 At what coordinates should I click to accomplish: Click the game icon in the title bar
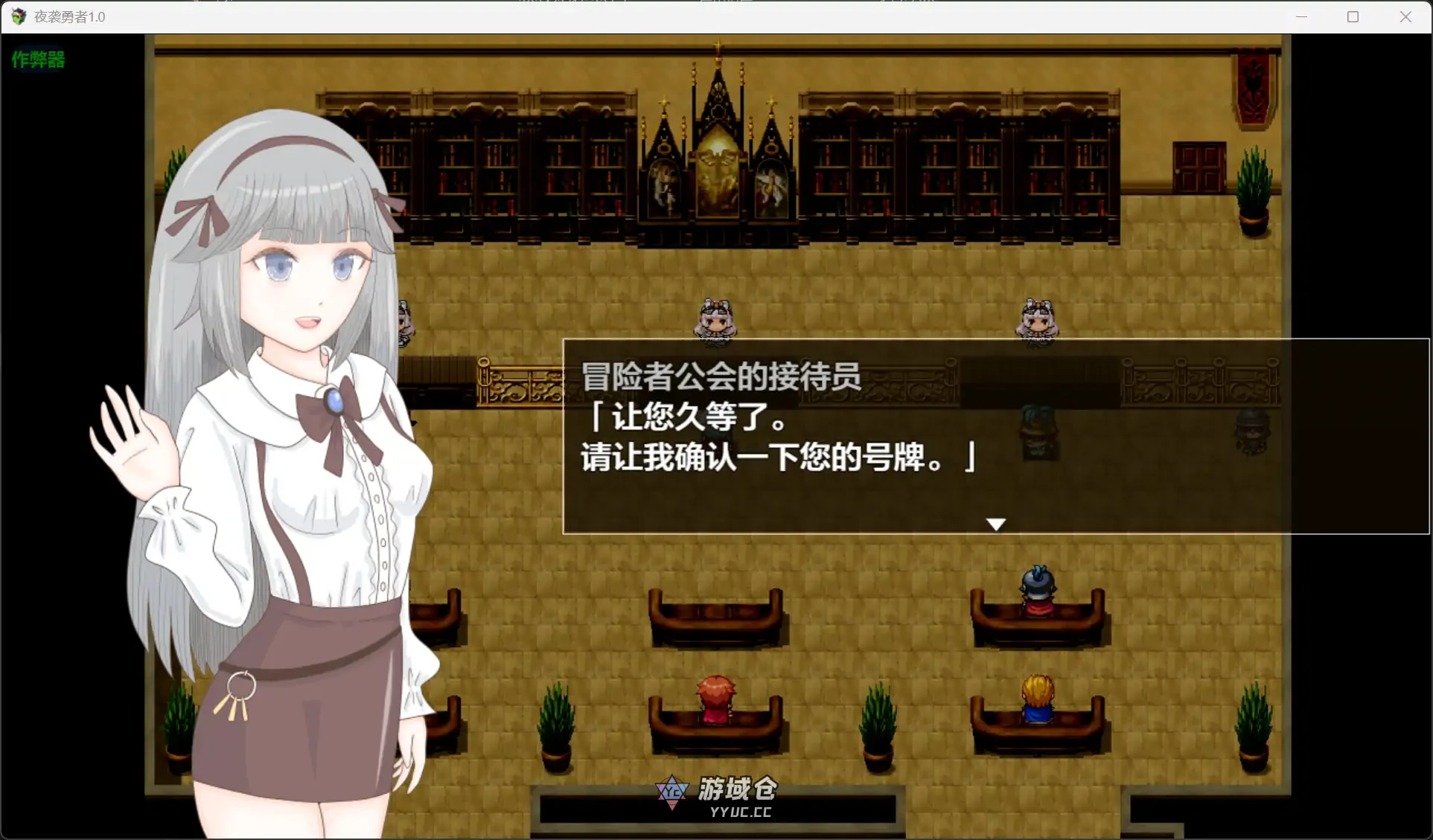(x=18, y=16)
